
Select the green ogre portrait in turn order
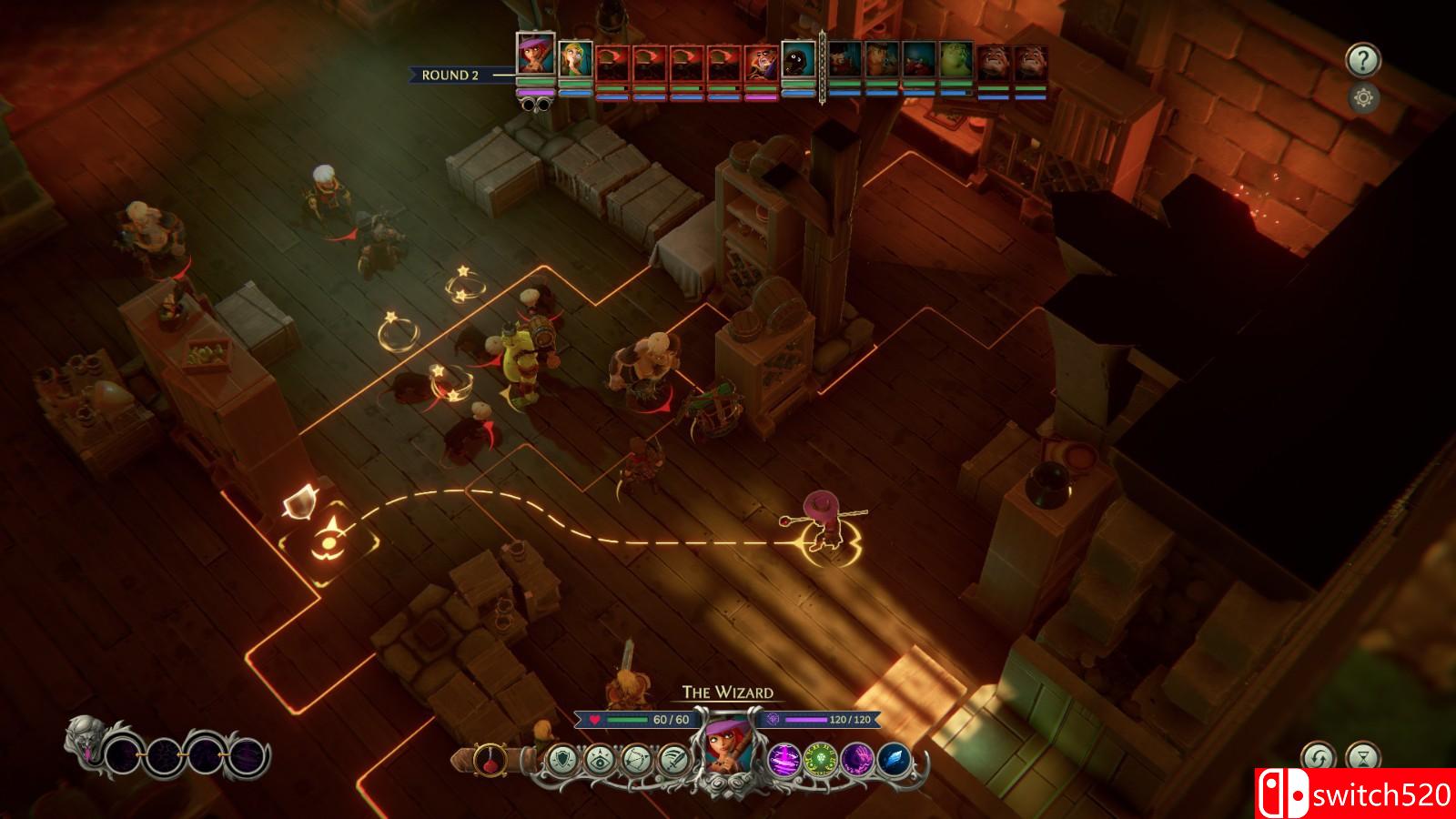tap(955, 61)
